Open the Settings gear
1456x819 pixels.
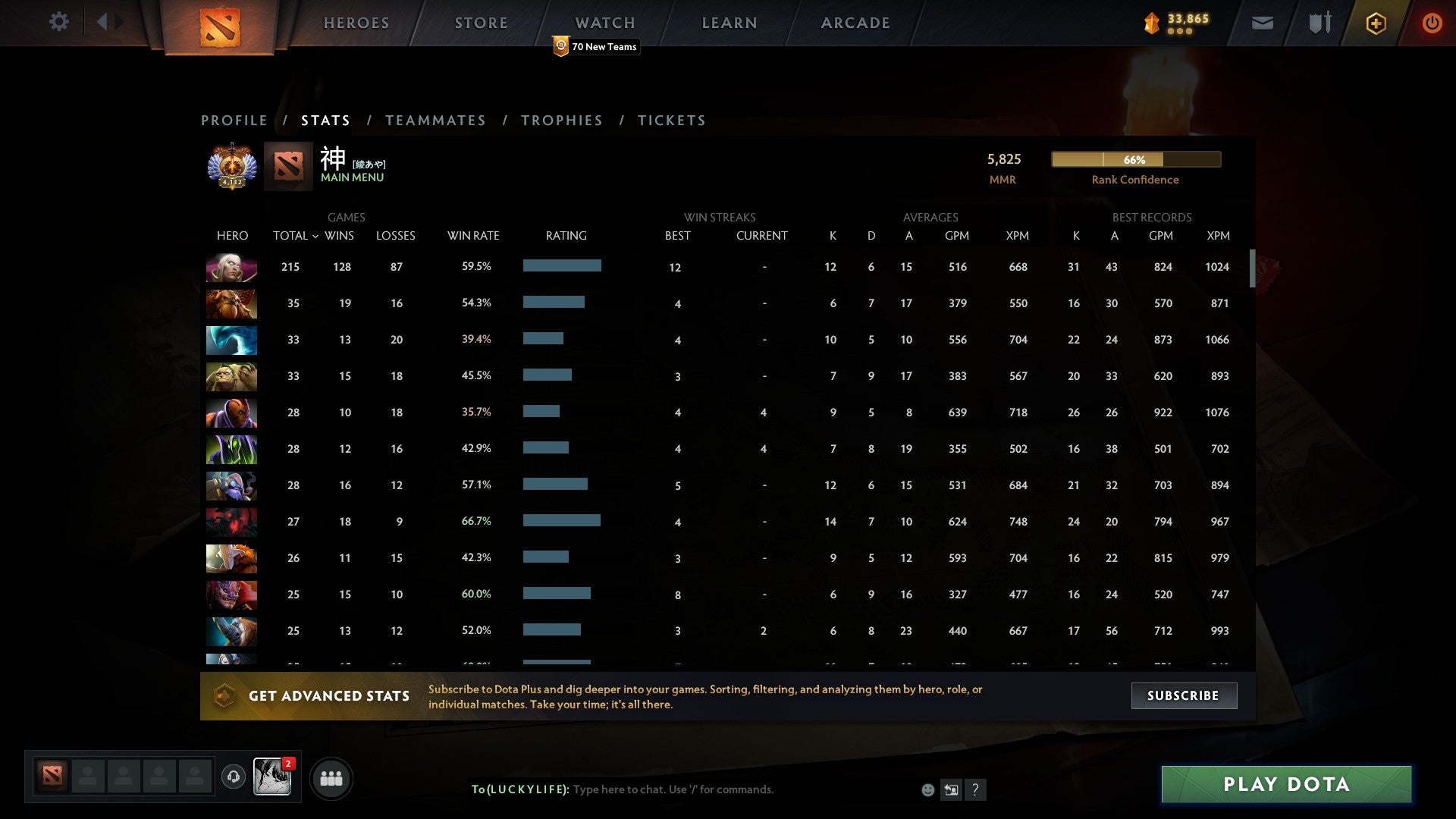click(x=59, y=22)
